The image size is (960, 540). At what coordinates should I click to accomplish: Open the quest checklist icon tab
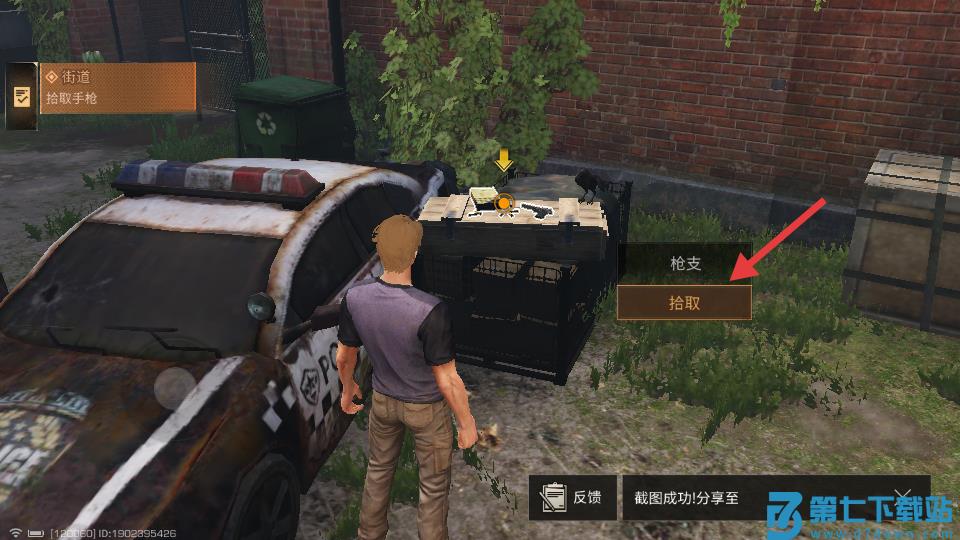(21, 97)
